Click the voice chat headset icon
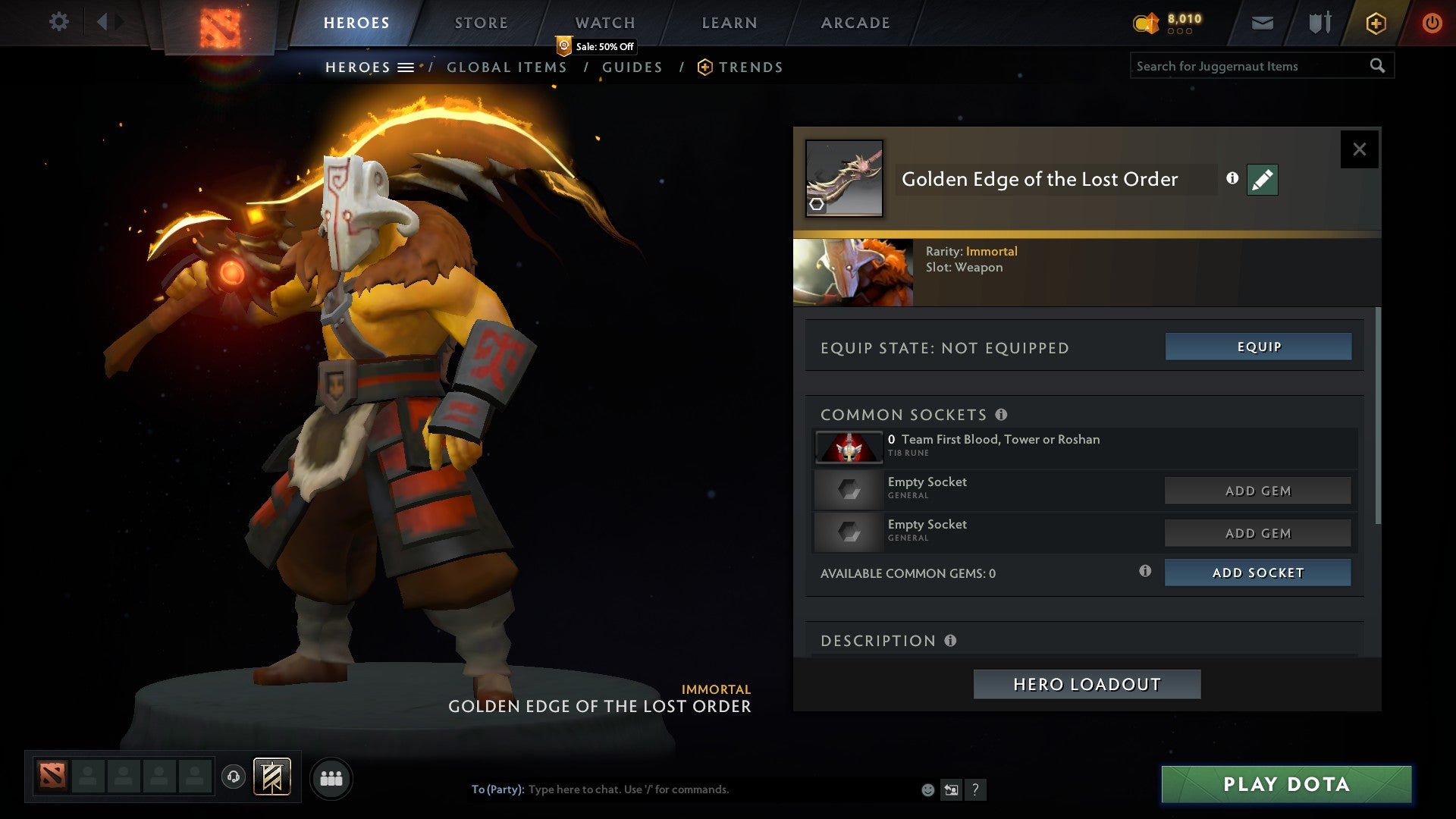Image resolution: width=1456 pixels, height=819 pixels. (x=233, y=778)
